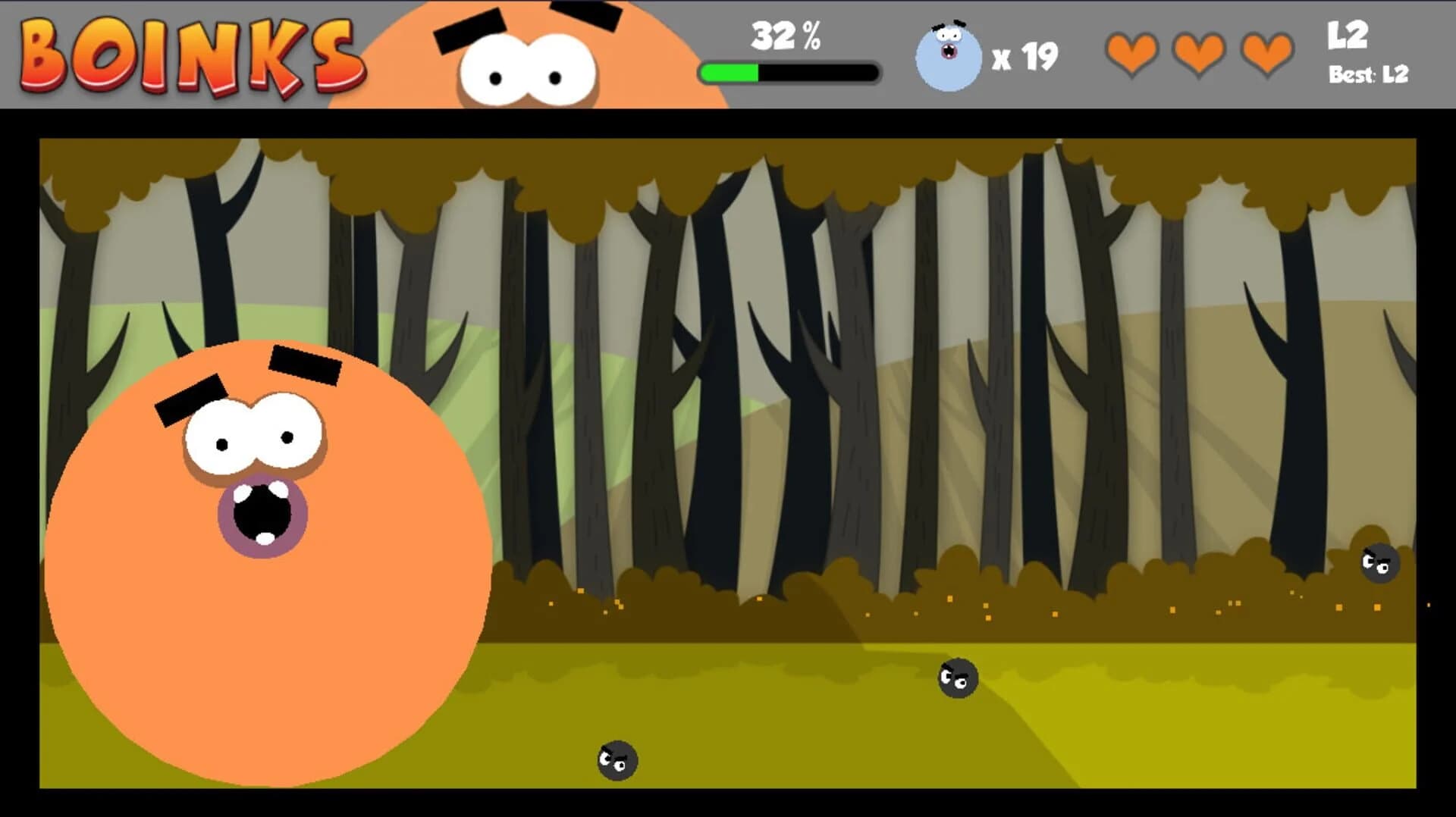Select the x 19 lives counter text
1456x817 pixels.
1025,56
